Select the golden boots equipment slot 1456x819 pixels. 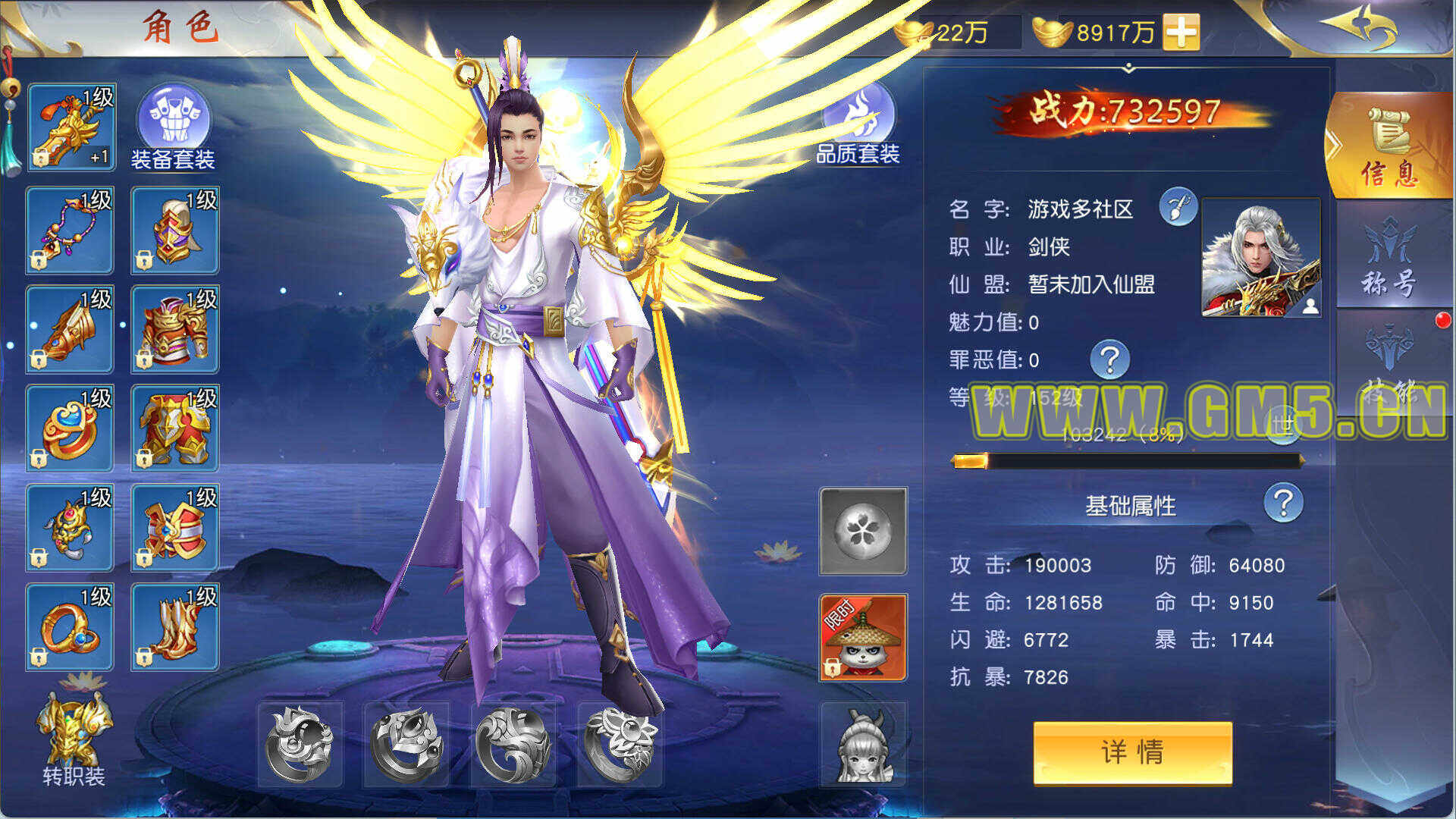pyautogui.click(x=175, y=627)
